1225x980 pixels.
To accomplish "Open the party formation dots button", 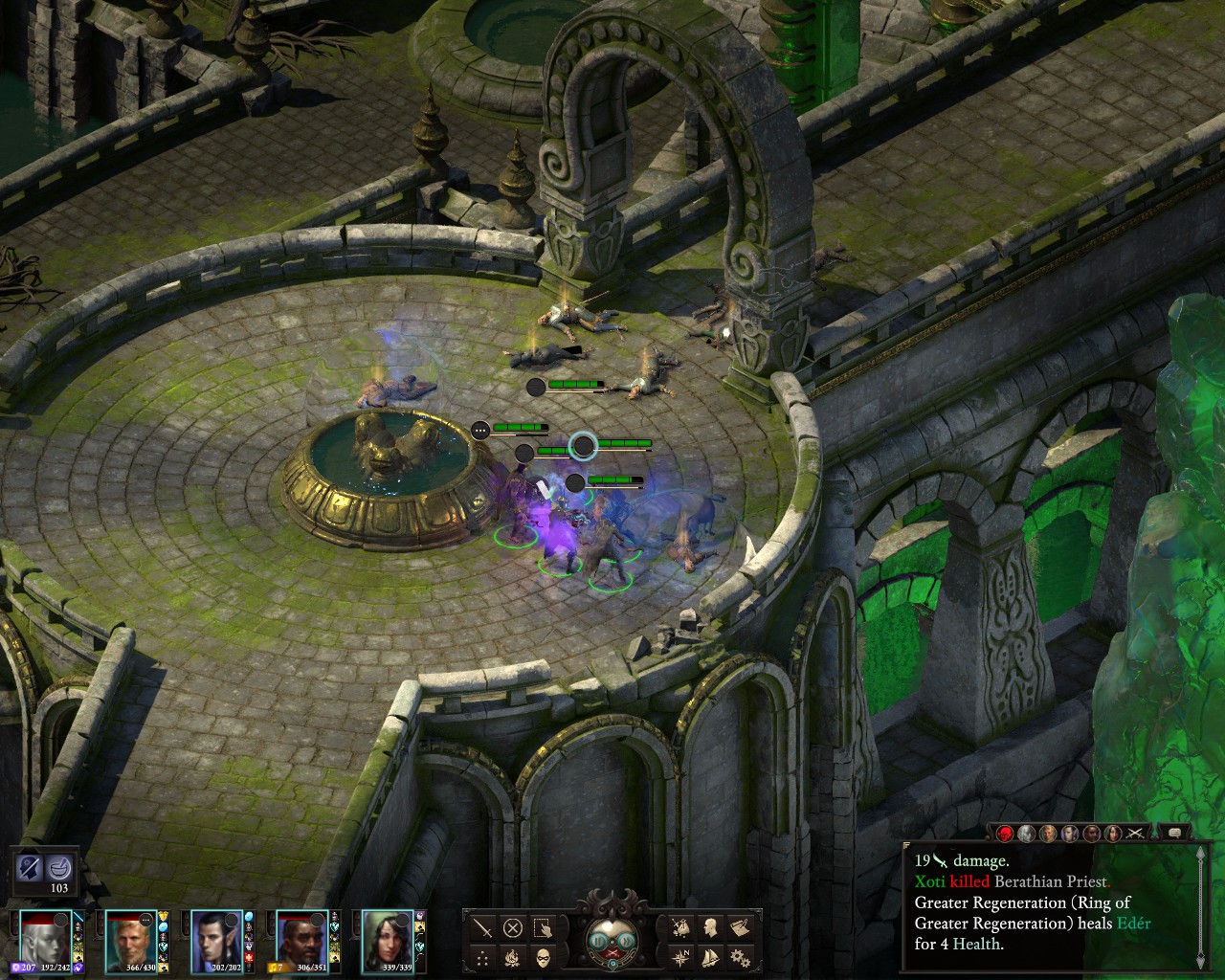I will 483,956.
